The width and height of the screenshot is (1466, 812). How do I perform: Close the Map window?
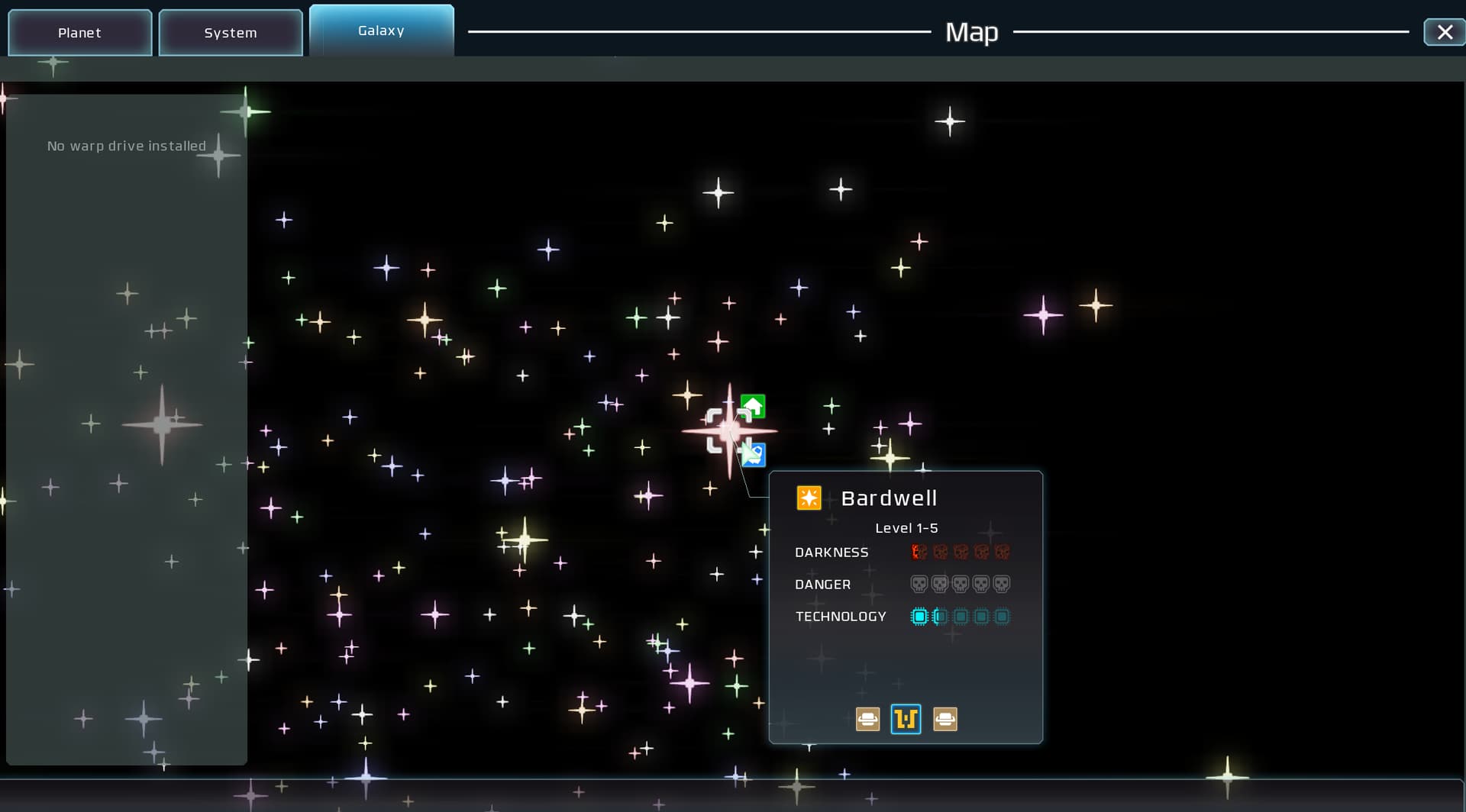(1444, 32)
